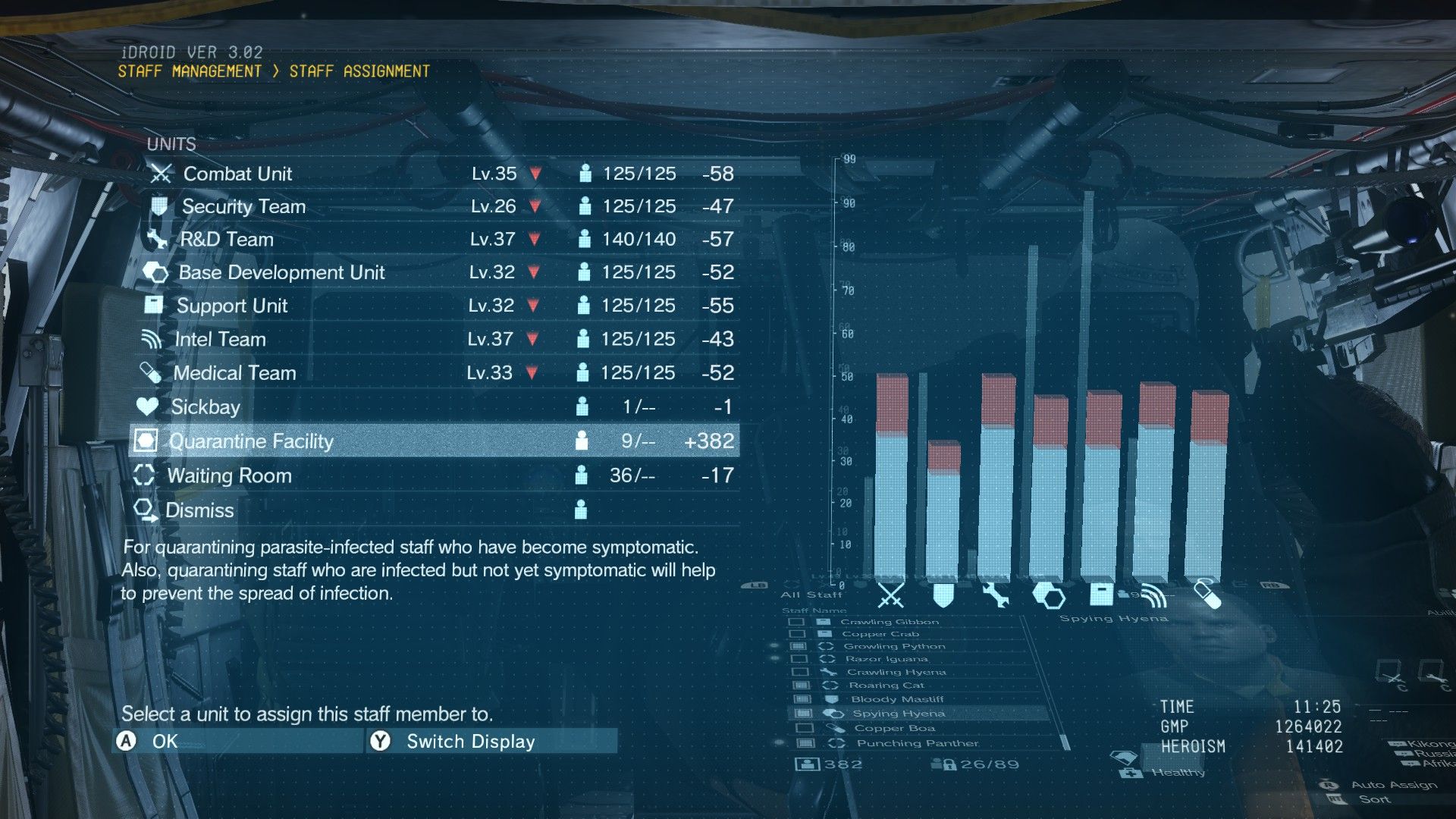Image resolution: width=1456 pixels, height=819 pixels.
Task: Pick the Support Unit entry
Action: tap(232, 306)
